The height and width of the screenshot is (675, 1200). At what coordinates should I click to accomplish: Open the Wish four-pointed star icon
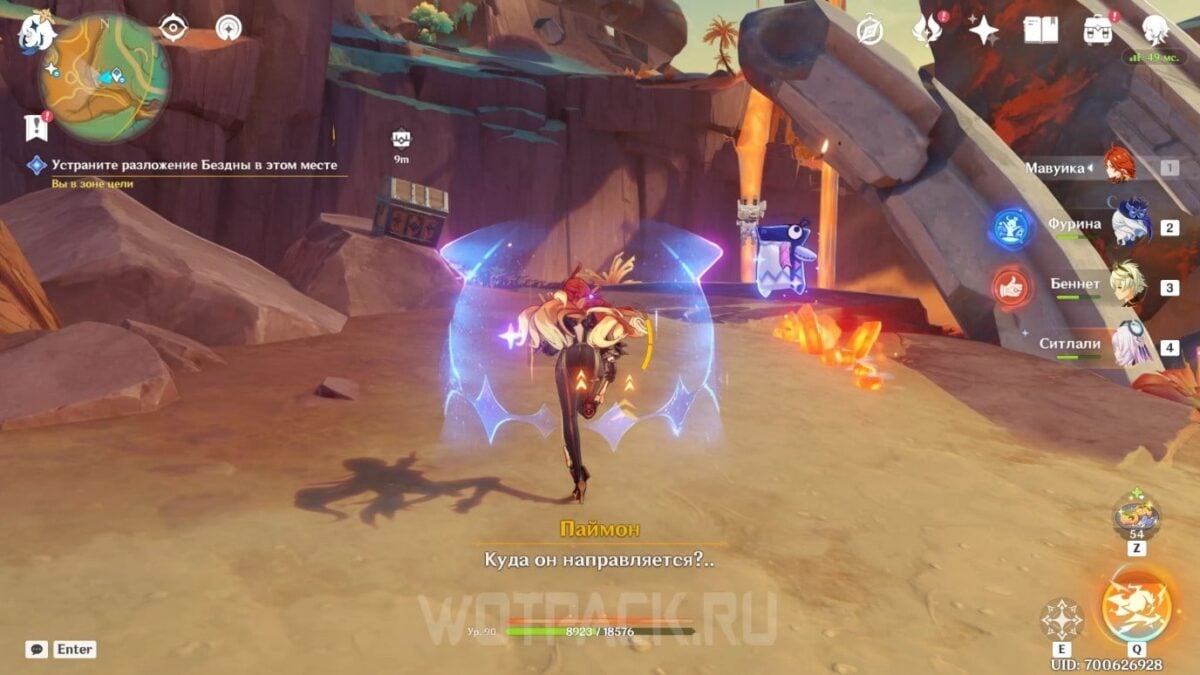984,31
